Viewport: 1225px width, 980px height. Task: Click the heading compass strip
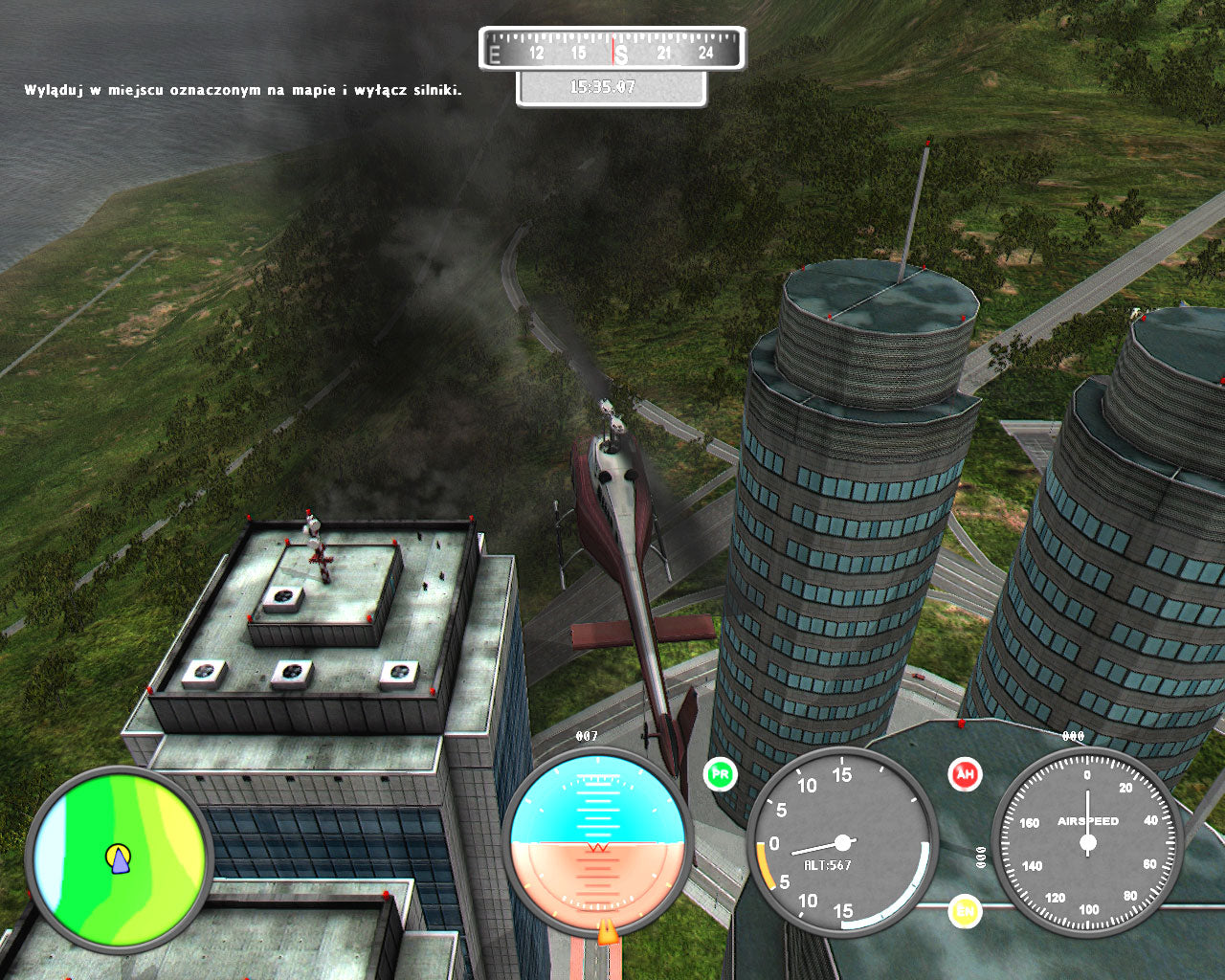click(612, 50)
